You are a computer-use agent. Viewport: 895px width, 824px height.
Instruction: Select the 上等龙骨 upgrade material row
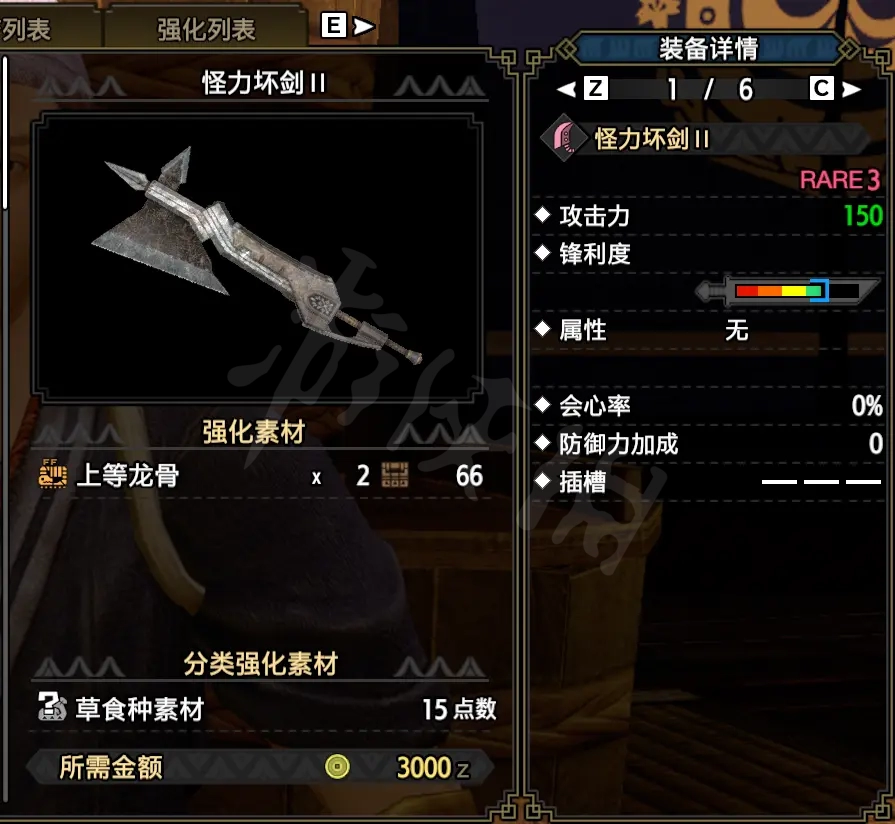[x=260, y=475]
